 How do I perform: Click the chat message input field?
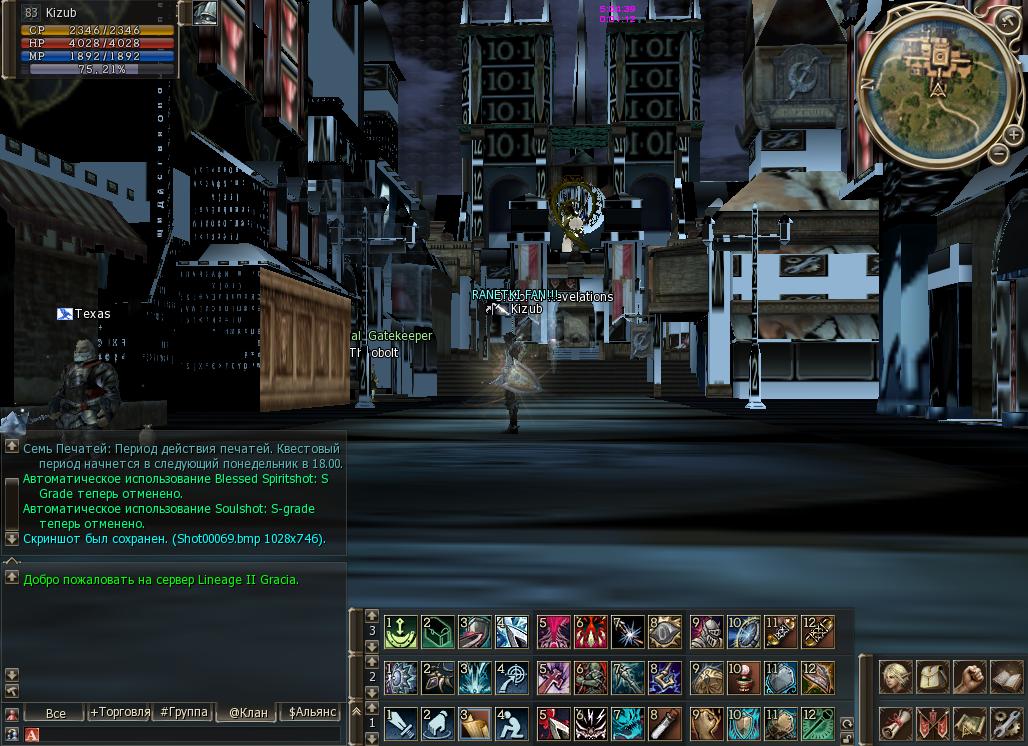190,735
